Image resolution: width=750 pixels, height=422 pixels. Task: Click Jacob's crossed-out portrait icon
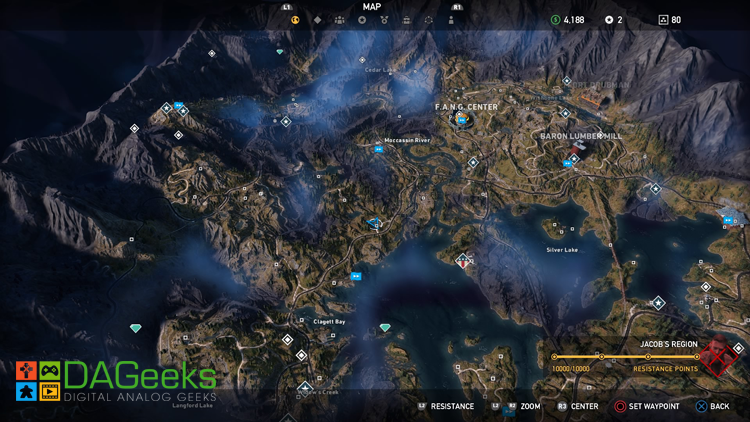pyautogui.click(x=718, y=355)
